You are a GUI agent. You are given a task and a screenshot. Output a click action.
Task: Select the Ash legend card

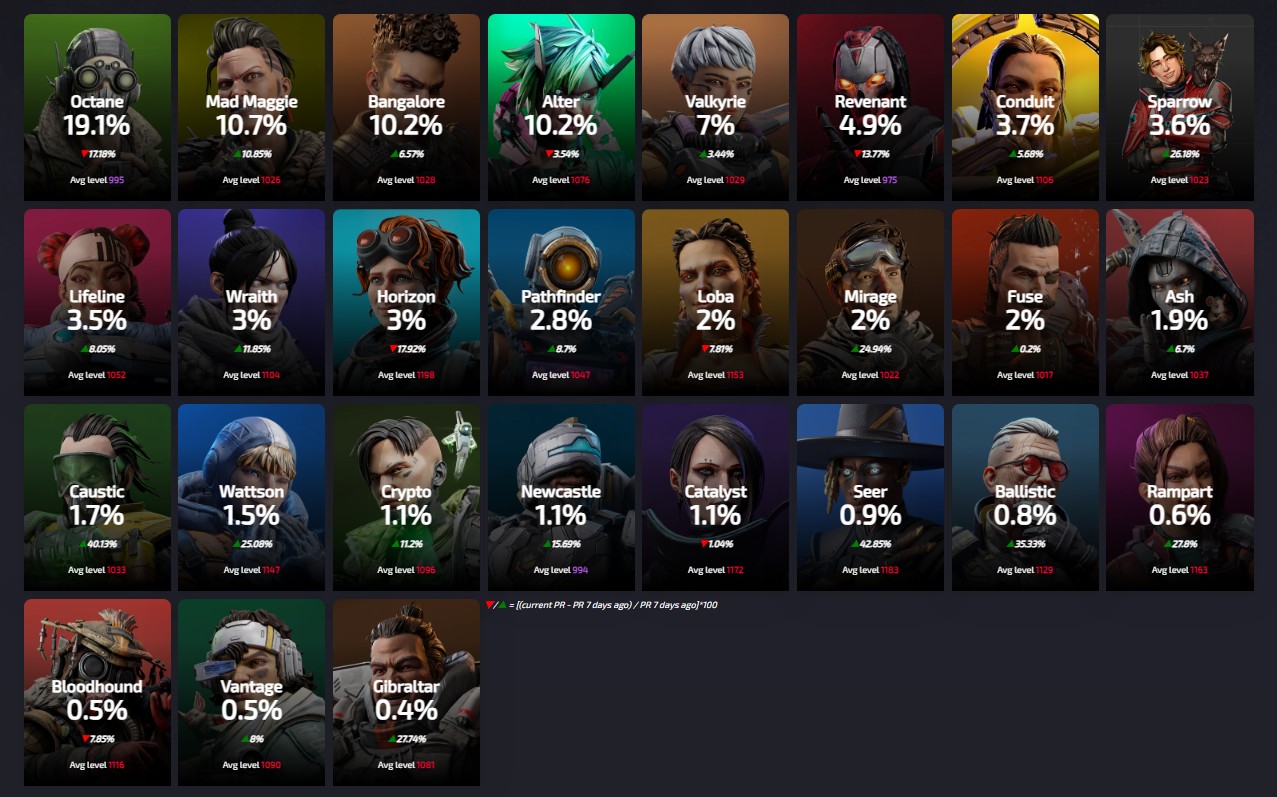click(1179, 302)
